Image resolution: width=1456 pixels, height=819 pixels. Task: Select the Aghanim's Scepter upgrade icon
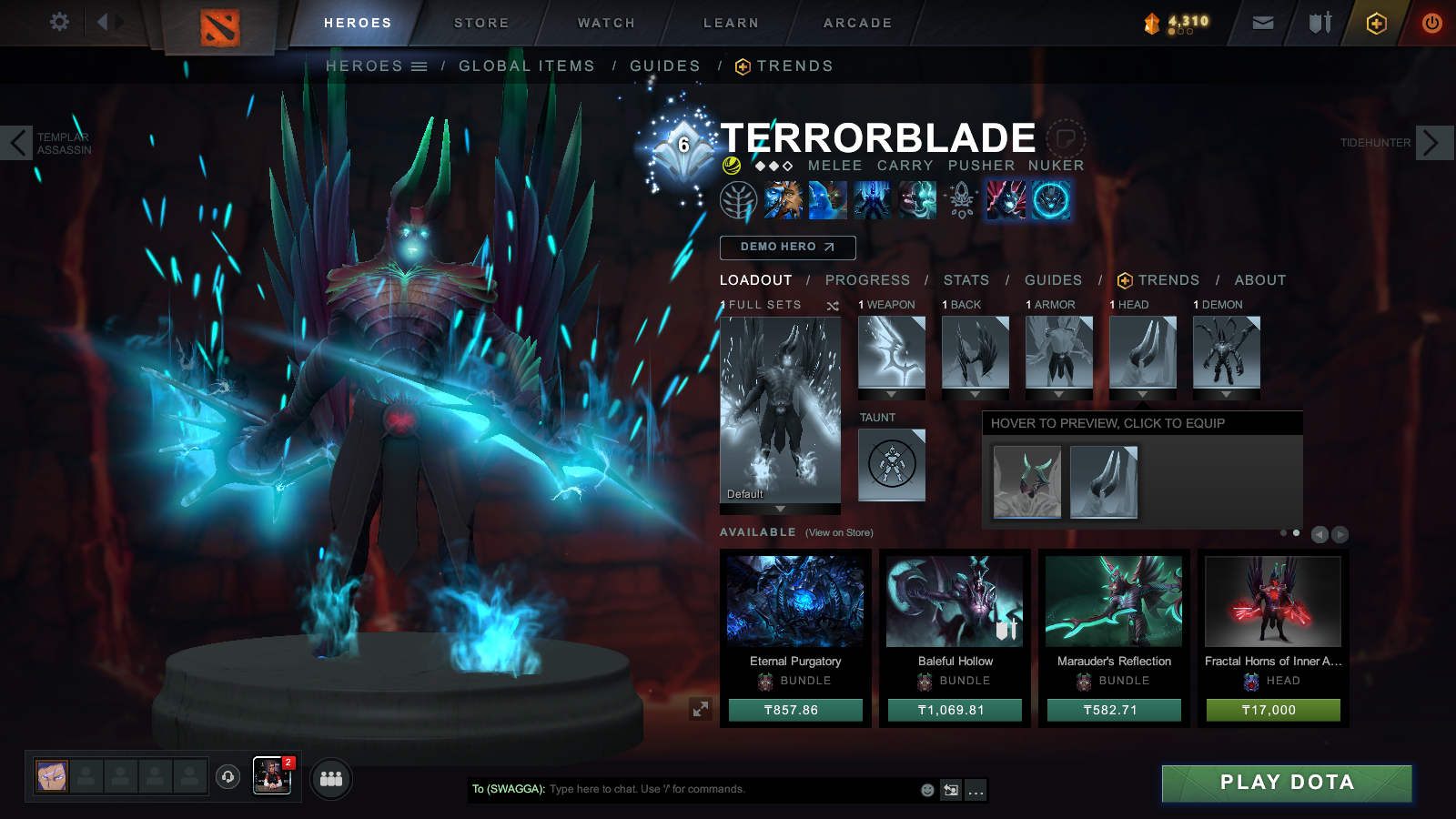(961, 200)
